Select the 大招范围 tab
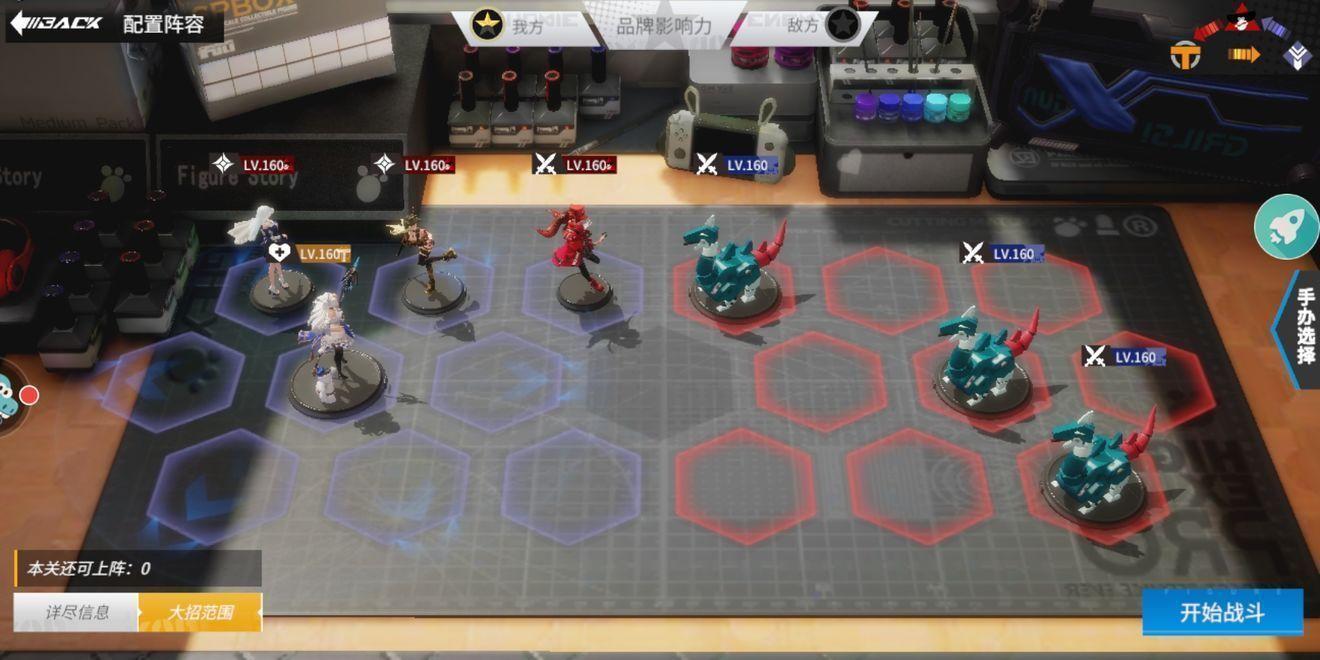 tap(200, 612)
